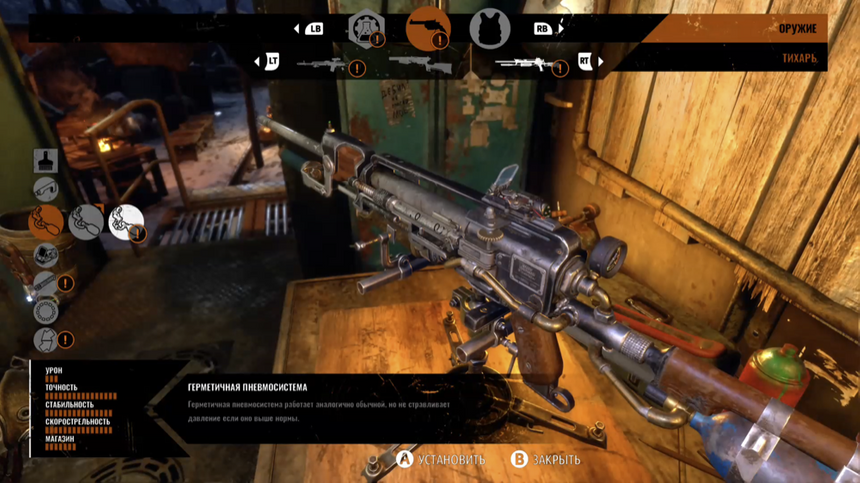Screen dimensions: 860x483
Task: Choose the grey middle pneumatic system option
Action: pyautogui.click(x=86, y=221)
